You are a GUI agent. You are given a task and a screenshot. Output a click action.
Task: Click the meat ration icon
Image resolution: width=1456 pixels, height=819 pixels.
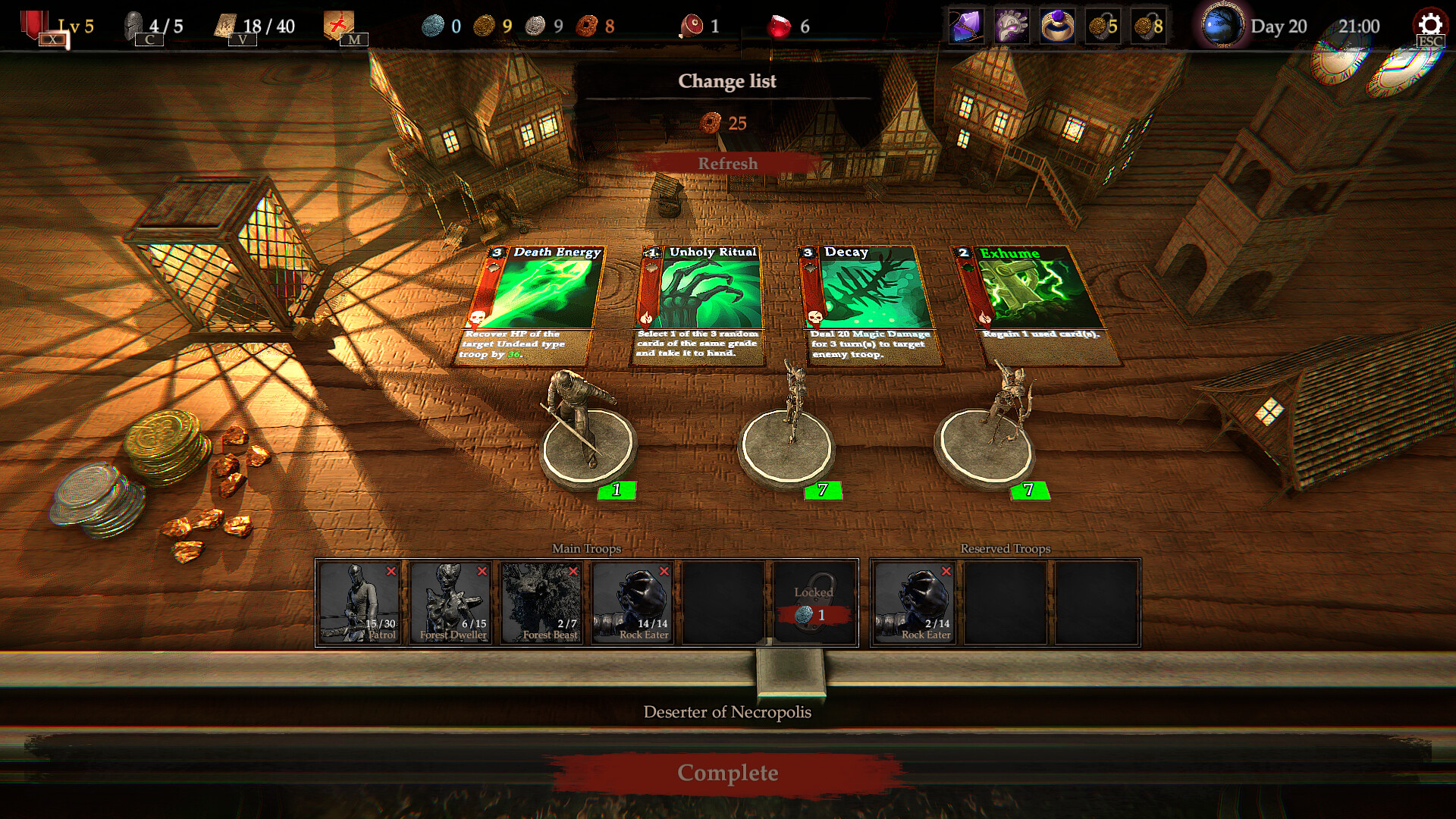pyautogui.click(x=693, y=25)
